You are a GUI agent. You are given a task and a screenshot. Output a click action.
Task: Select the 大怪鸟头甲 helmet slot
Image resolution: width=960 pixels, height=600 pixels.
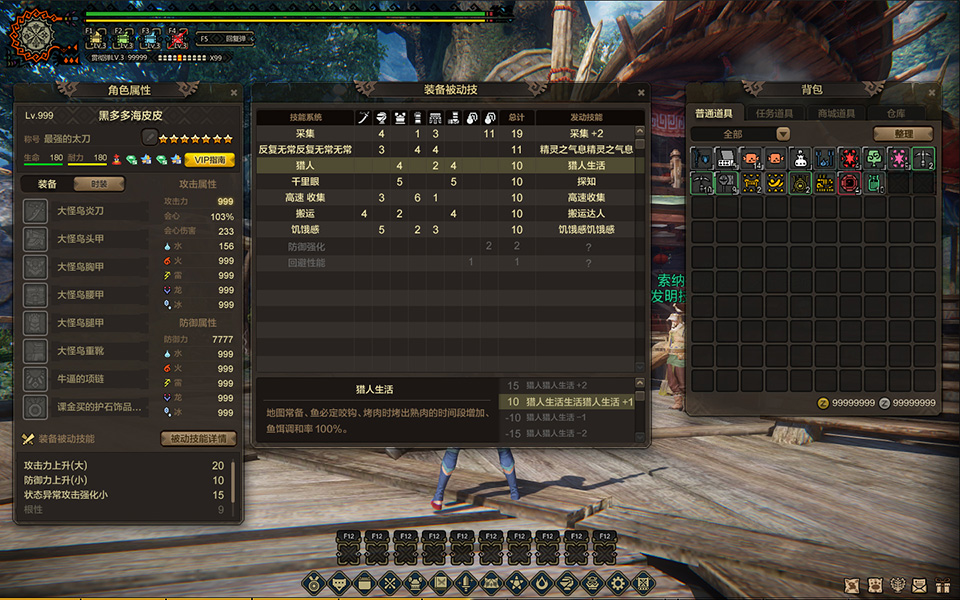80,240
